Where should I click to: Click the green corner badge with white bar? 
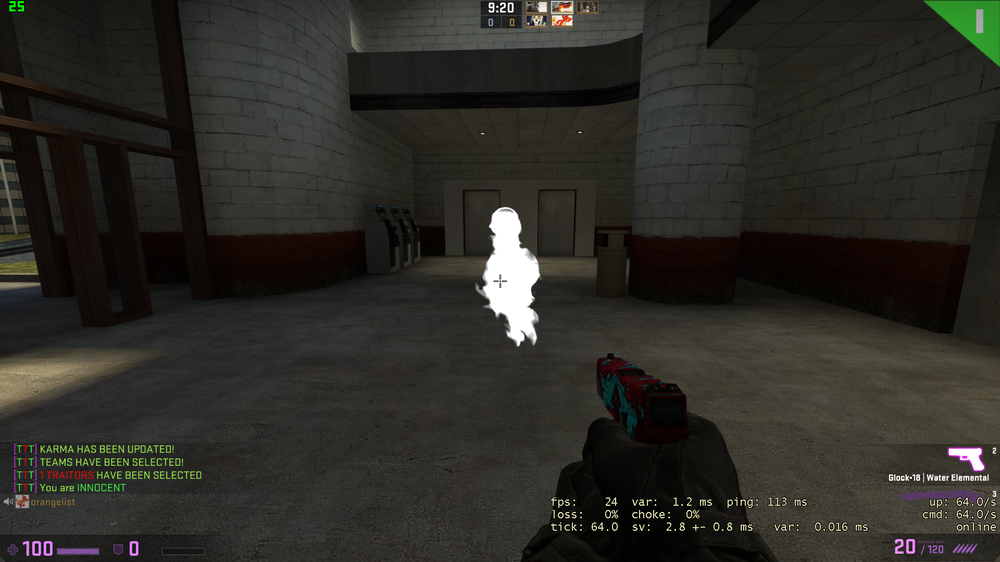[976, 20]
